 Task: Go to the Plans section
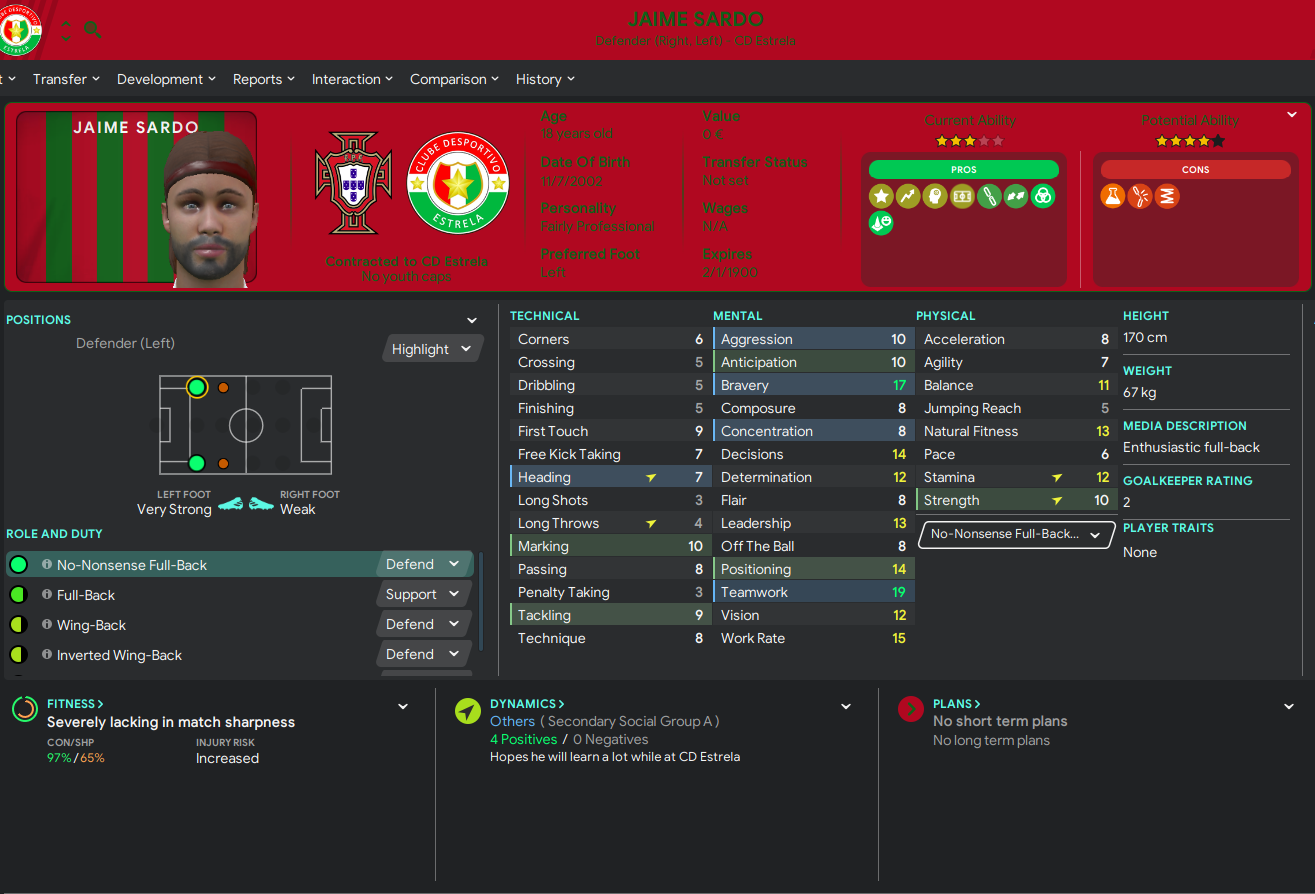pyautogui.click(x=956, y=704)
